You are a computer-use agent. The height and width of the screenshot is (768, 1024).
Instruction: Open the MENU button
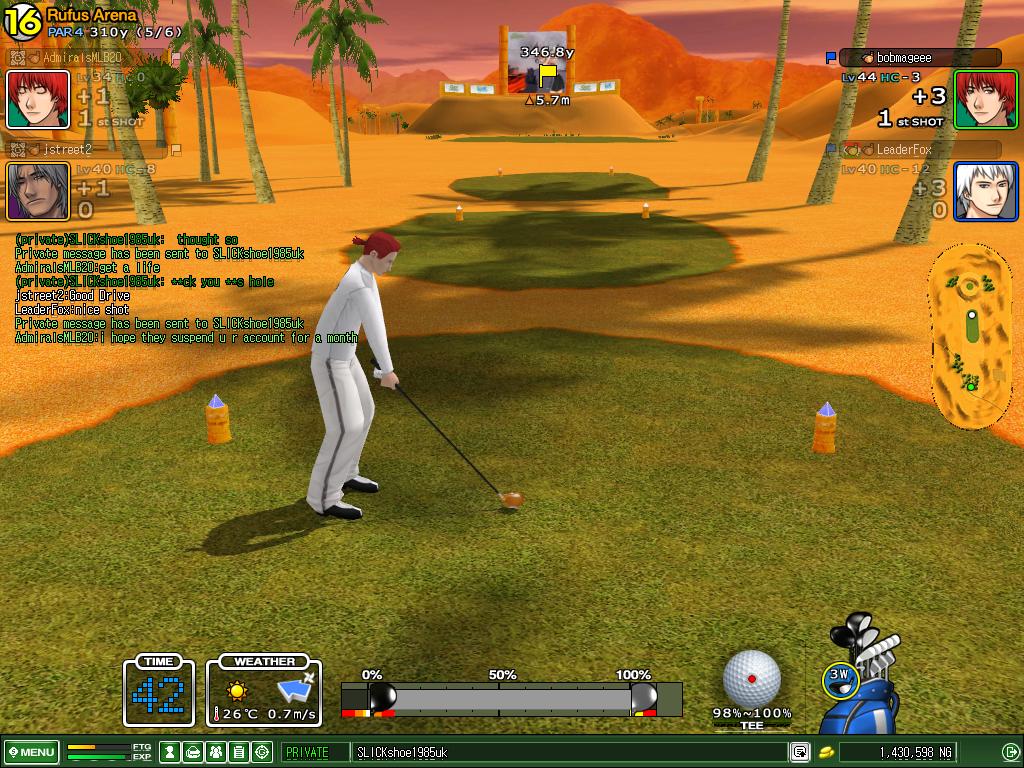point(31,752)
